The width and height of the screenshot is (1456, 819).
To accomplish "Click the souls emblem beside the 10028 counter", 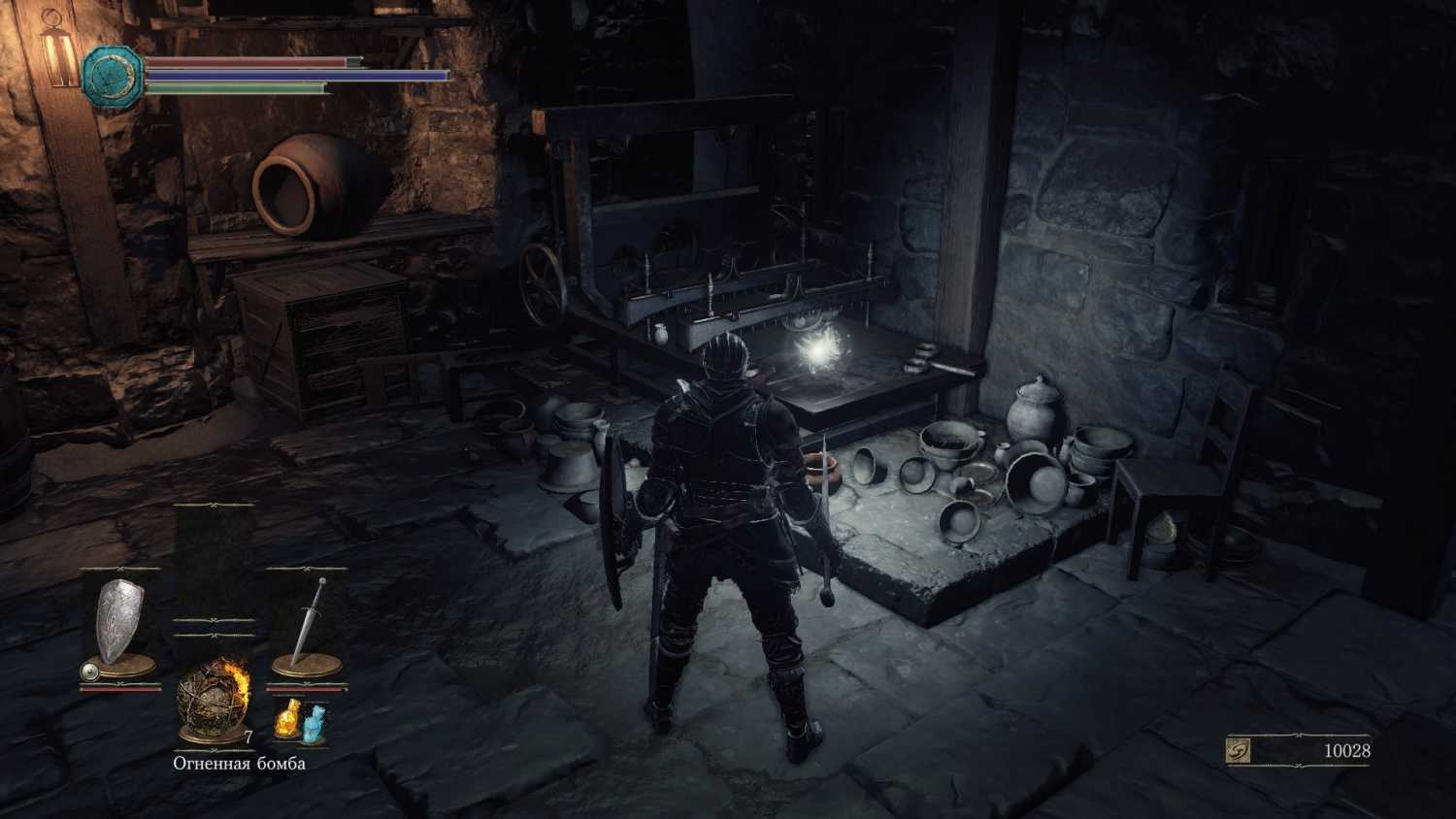I will (1238, 749).
